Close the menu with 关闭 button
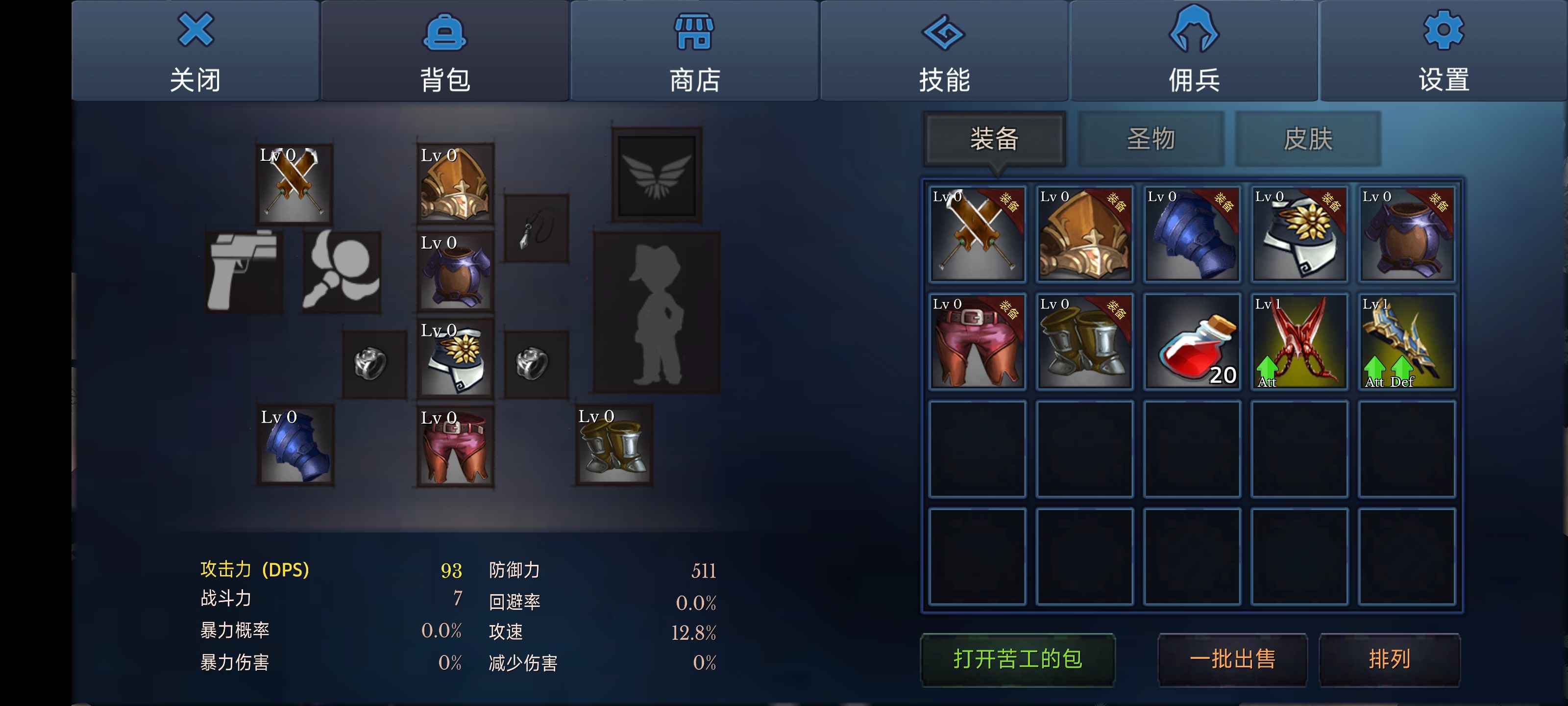Screen dimensions: 1568x706 click(x=196, y=50)
